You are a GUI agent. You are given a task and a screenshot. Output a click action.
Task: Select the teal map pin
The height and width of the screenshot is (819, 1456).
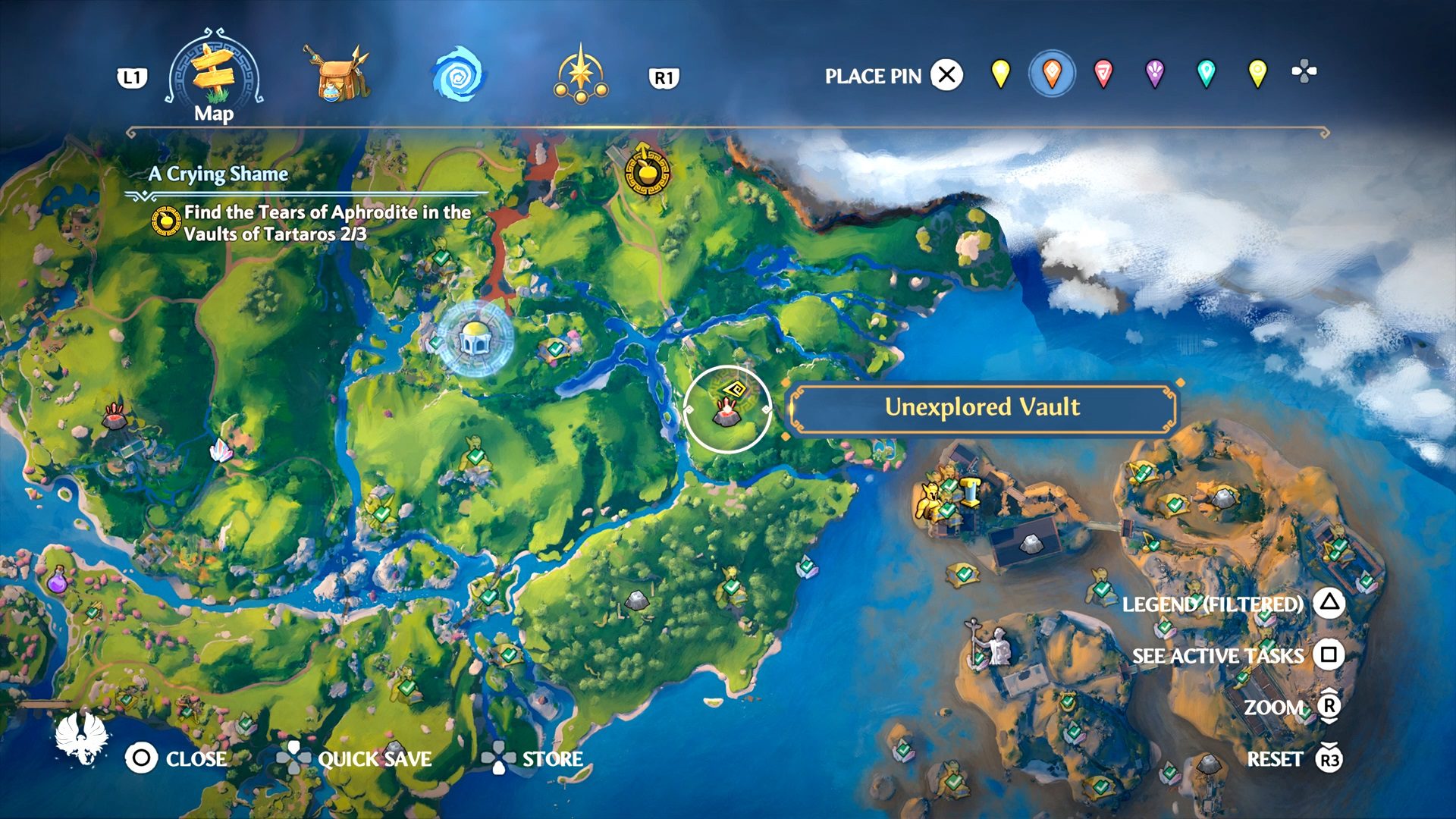click(1206, 74)
